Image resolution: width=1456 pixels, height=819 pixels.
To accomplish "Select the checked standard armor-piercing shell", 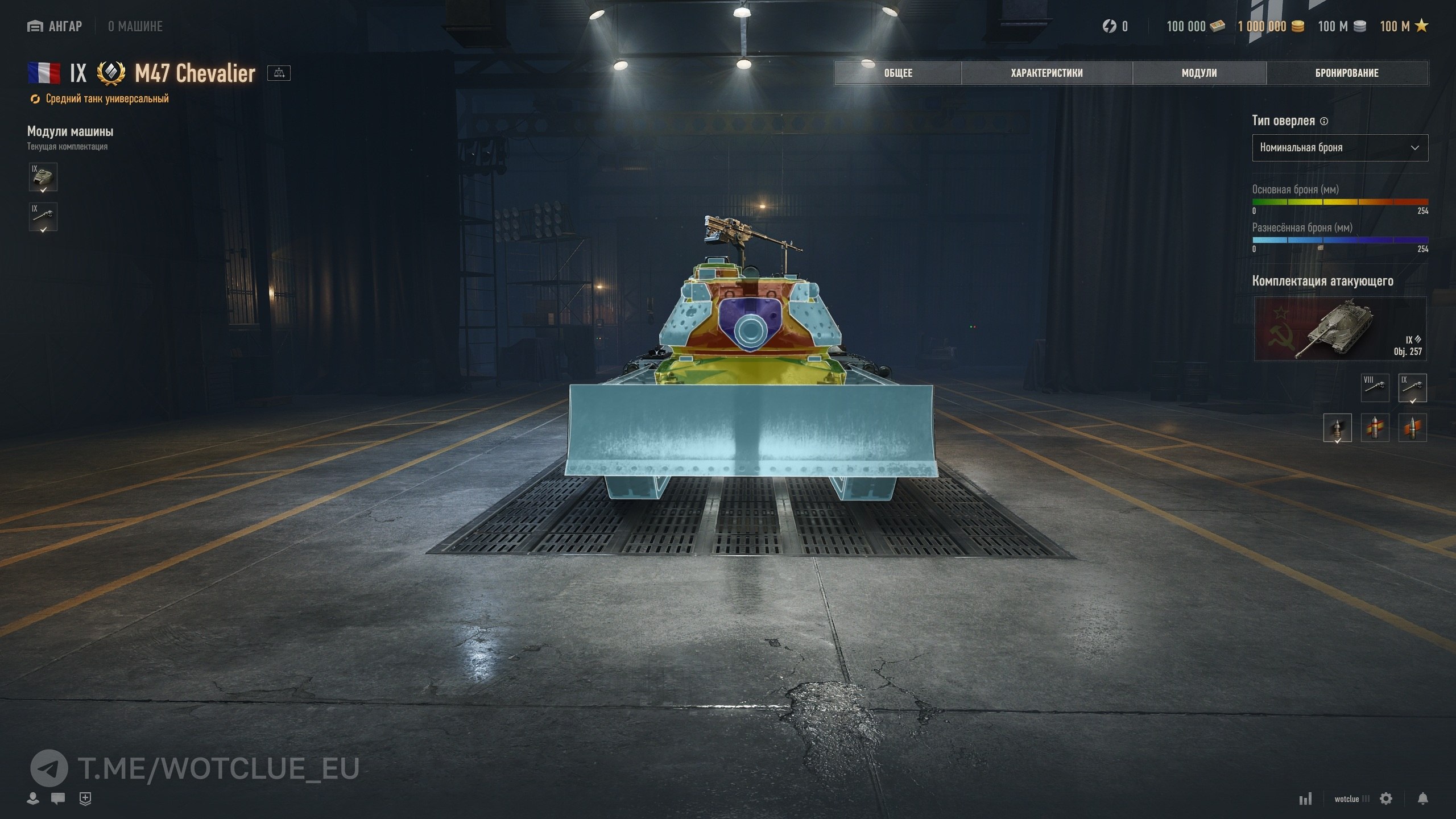I will coord(1337,428).
